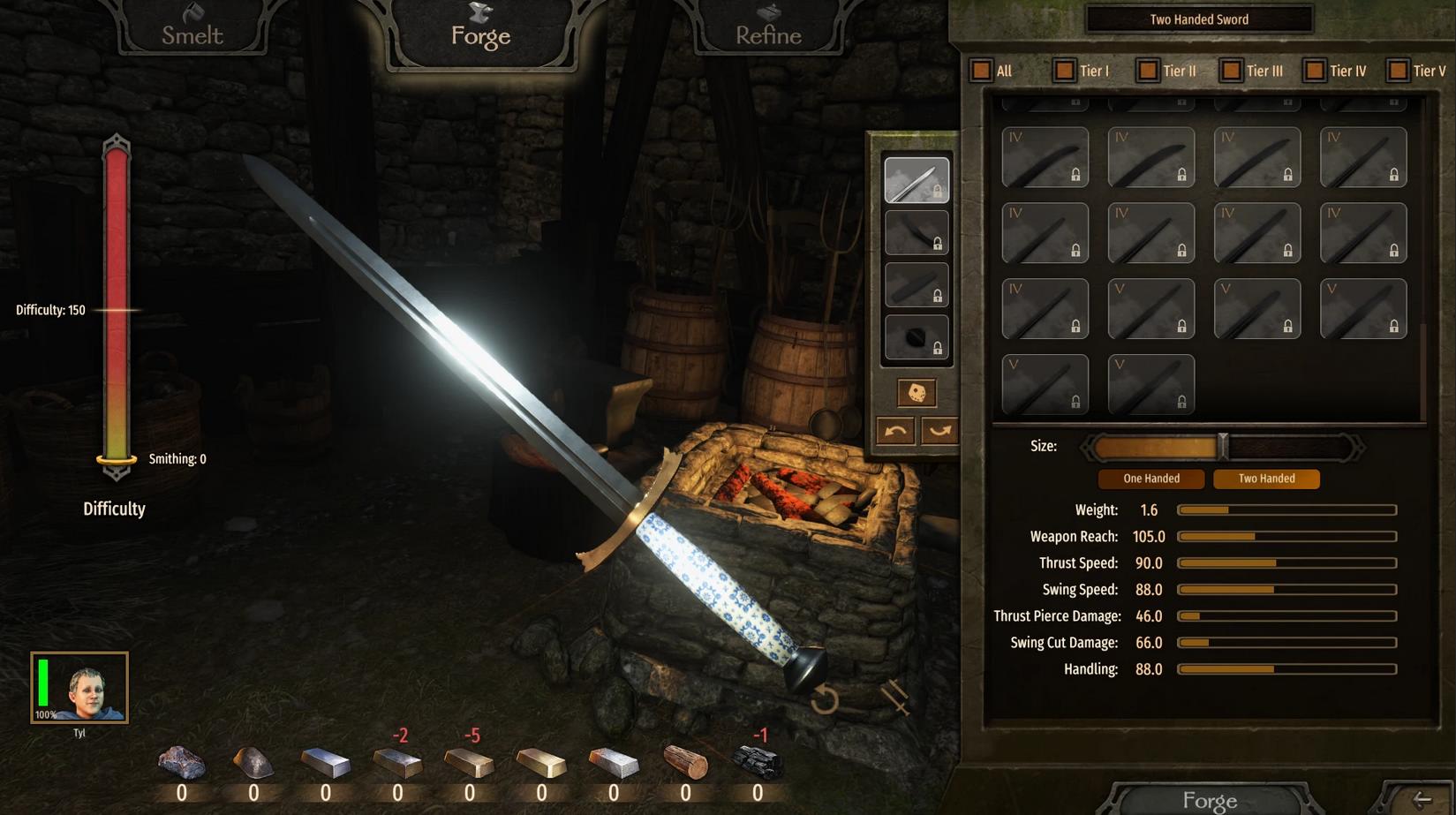Enable the Tier II filter
The height and width of the screenshot is (815, 1456).
(x=1147, y=71)
